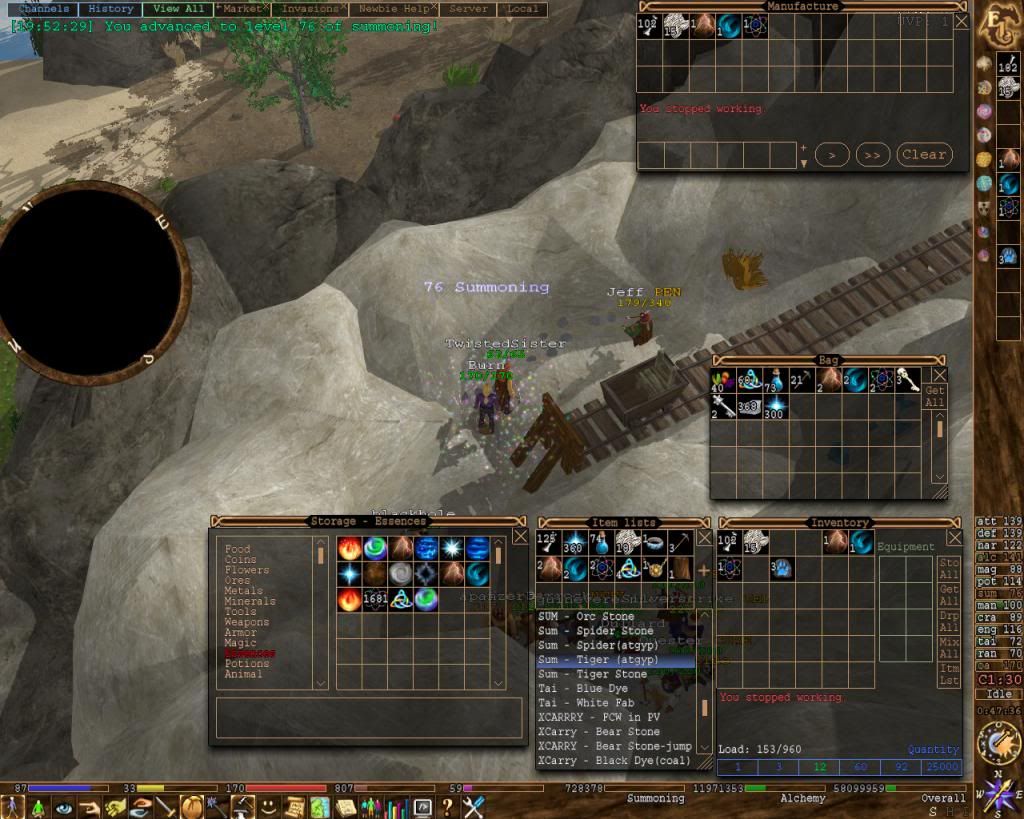Set the item quantity to 25000
The height and width of the screenshot is (819, 1024).
[x=941, y=767]
